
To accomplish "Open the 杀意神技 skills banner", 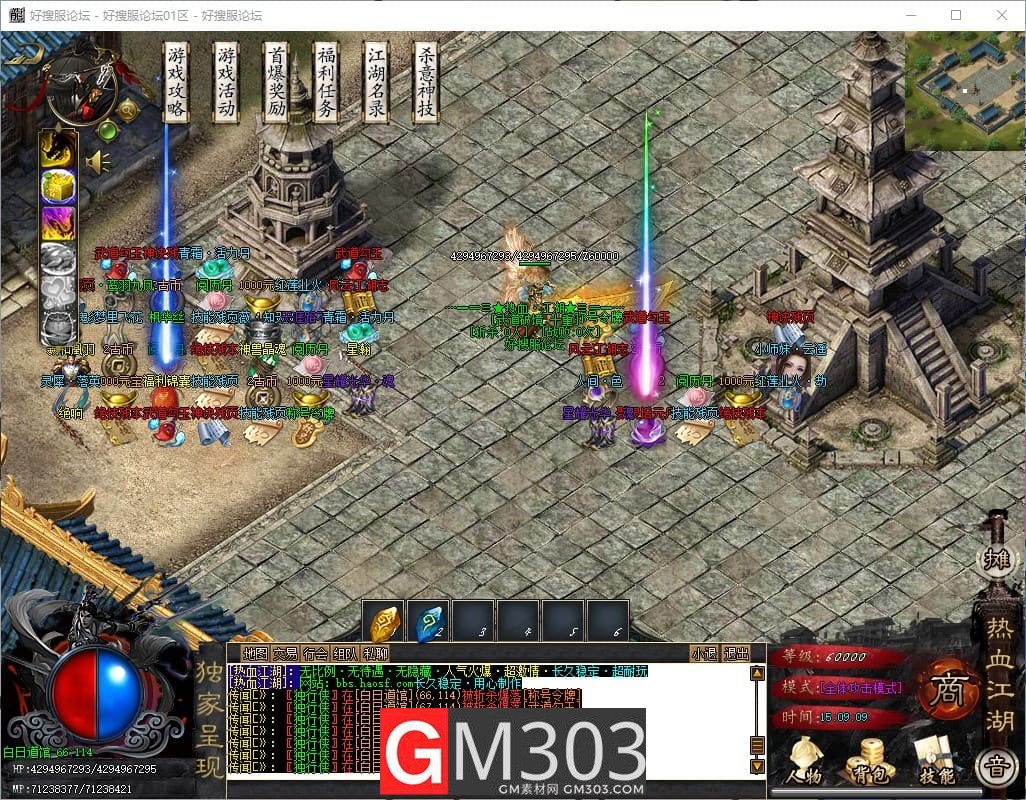I will click(x=426, y=82).
